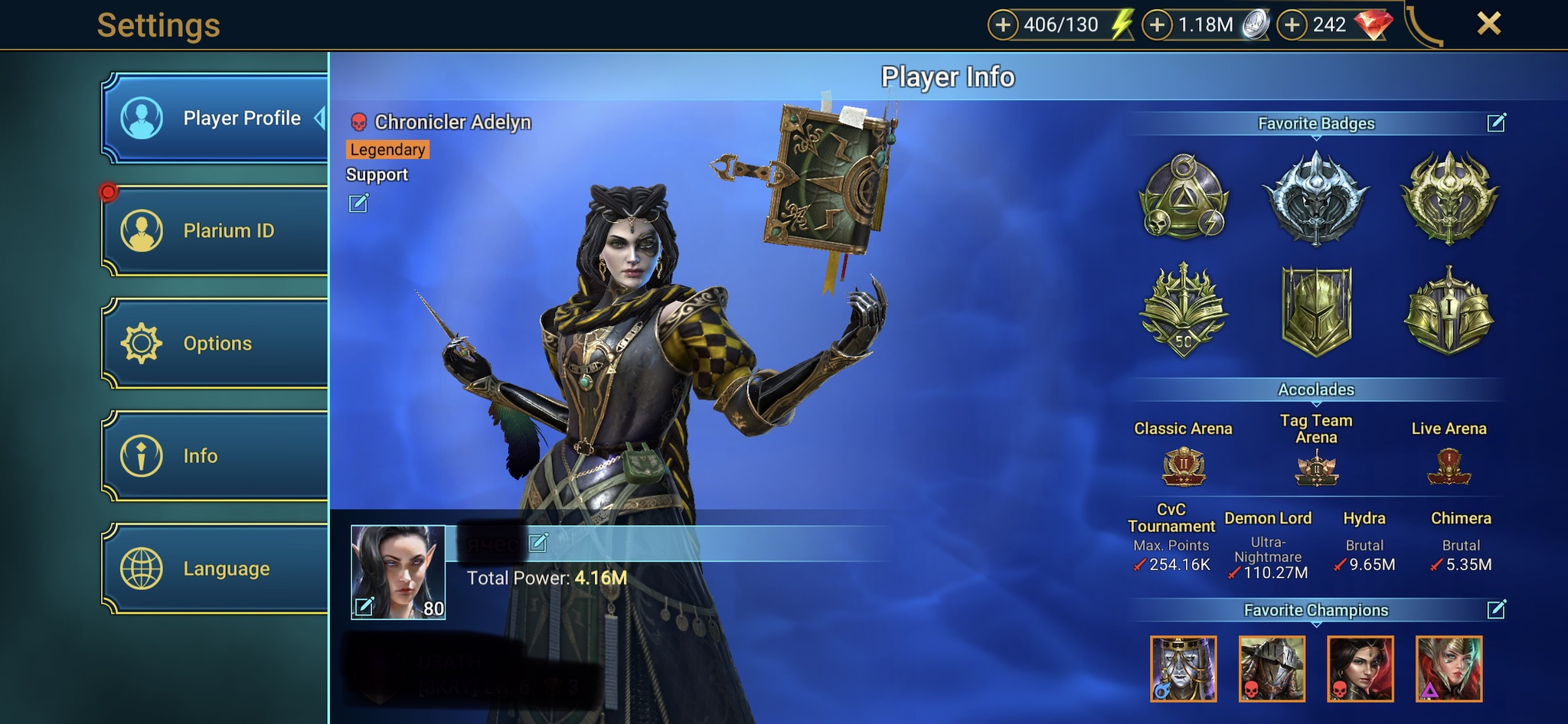
Task: Select the crowned king favorite champion
Action: coord(1183,669)
